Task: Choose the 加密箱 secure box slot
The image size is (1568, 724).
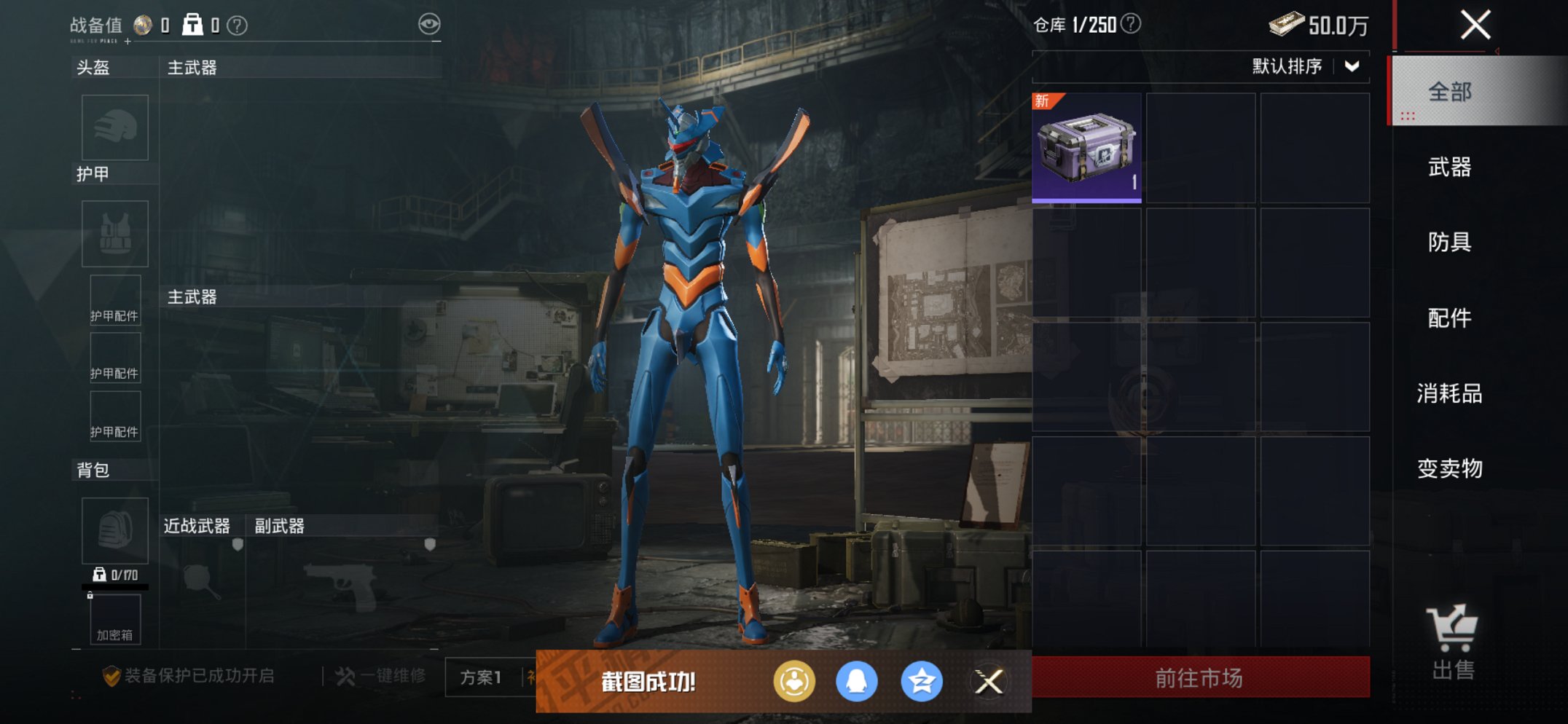Action: coord(115,619)
